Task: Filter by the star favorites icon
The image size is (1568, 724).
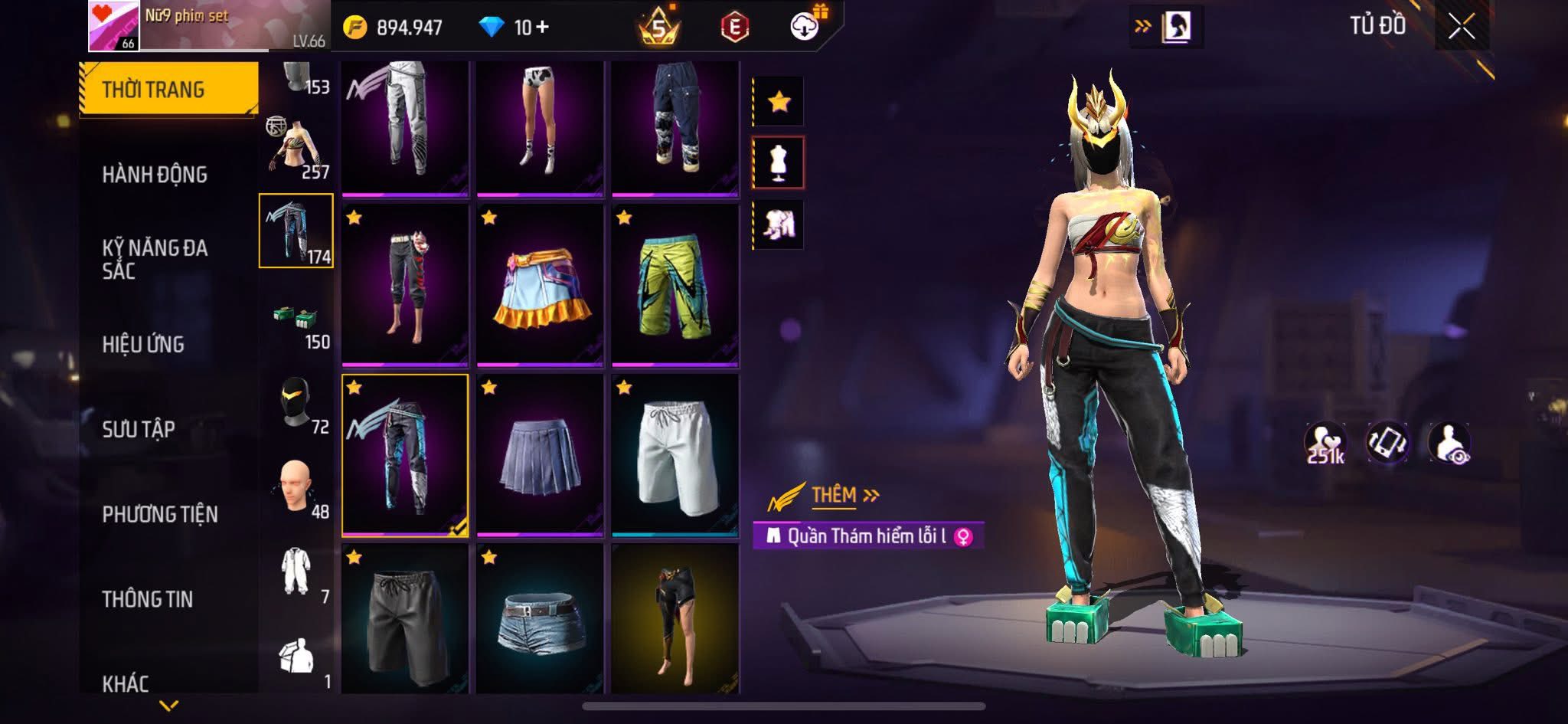Action: click(x=779, y=101)
